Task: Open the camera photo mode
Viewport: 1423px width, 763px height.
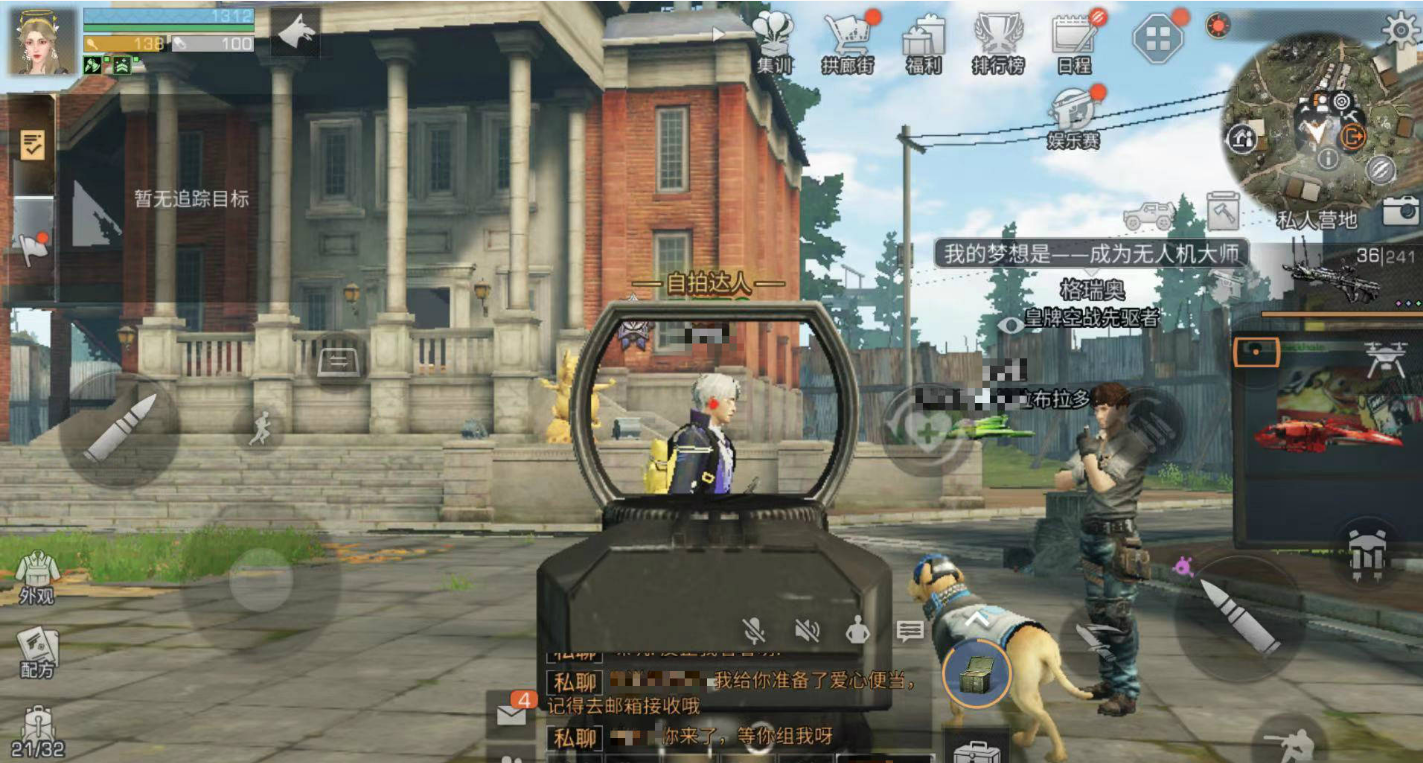Action: coord(1402,210)
